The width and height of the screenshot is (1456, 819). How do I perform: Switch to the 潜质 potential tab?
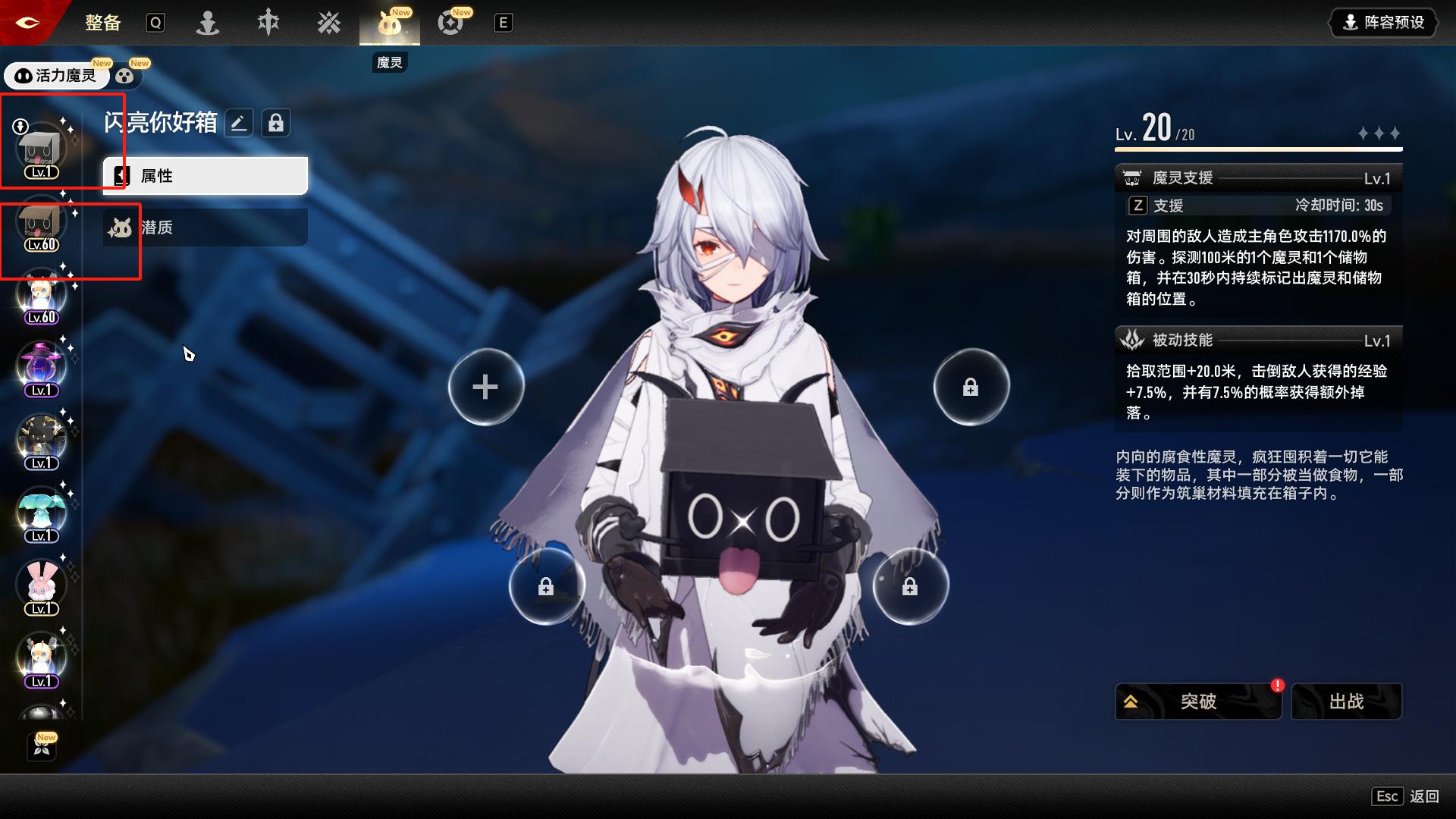pos(206,227)
